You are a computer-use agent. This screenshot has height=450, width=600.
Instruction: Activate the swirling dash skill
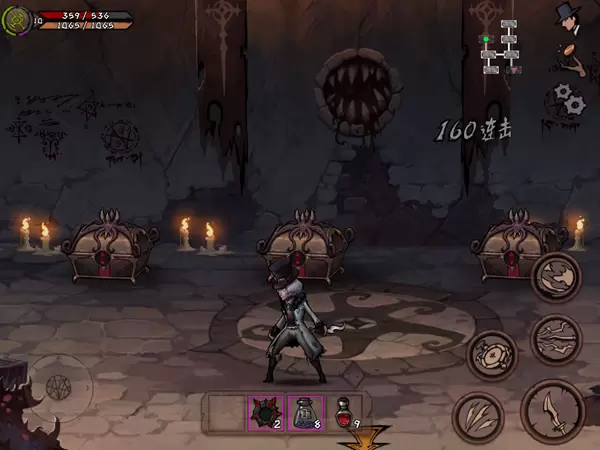[x=556, y=277]
